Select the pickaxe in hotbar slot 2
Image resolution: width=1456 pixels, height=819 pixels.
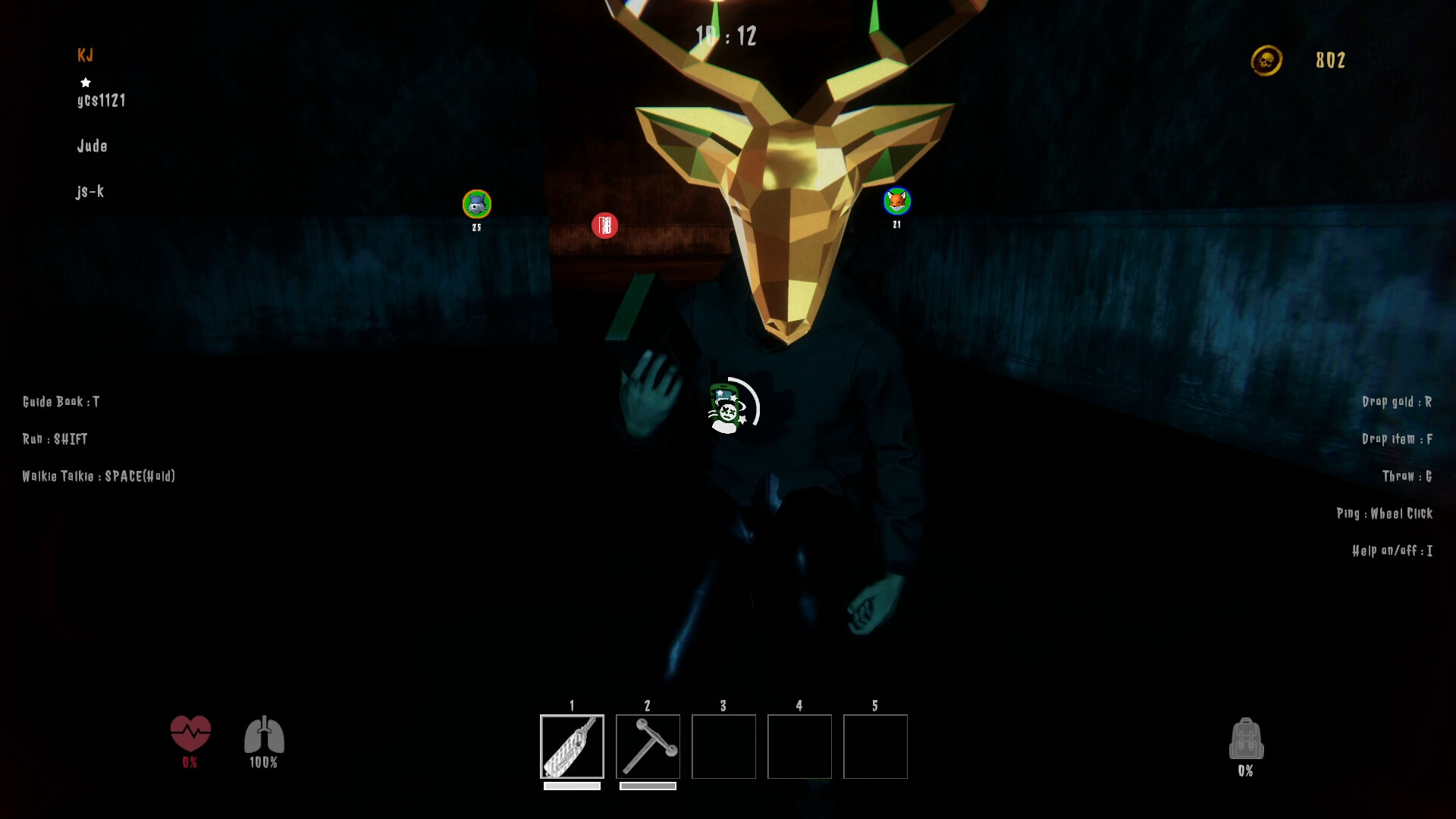648,747
